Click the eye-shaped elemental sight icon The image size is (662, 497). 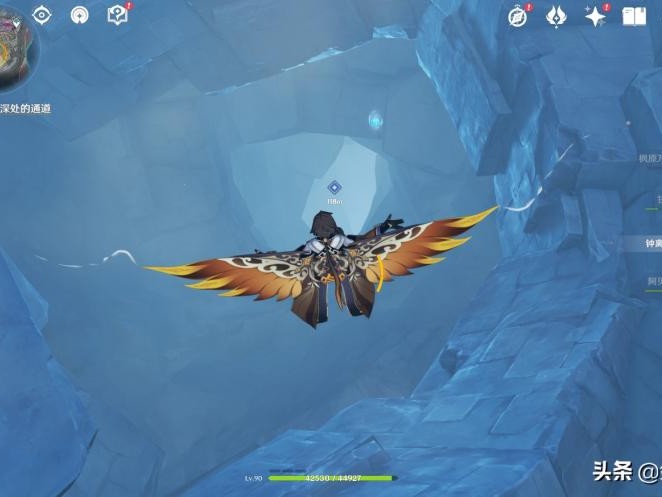coord(42,14)
